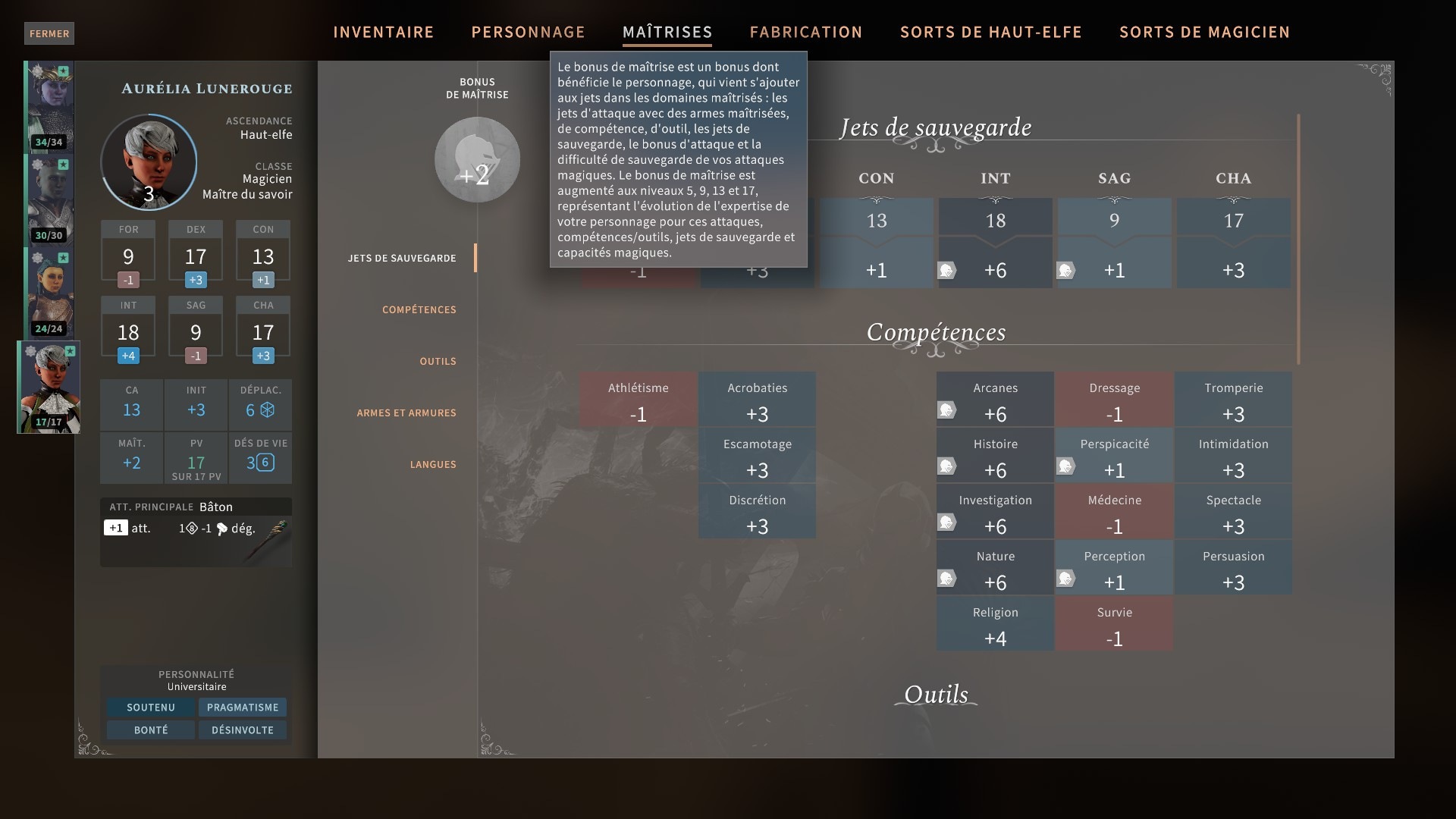Choose Armes et Armures section
Image resolution: width=1456 pixels, height=819 pixels.
406,413
